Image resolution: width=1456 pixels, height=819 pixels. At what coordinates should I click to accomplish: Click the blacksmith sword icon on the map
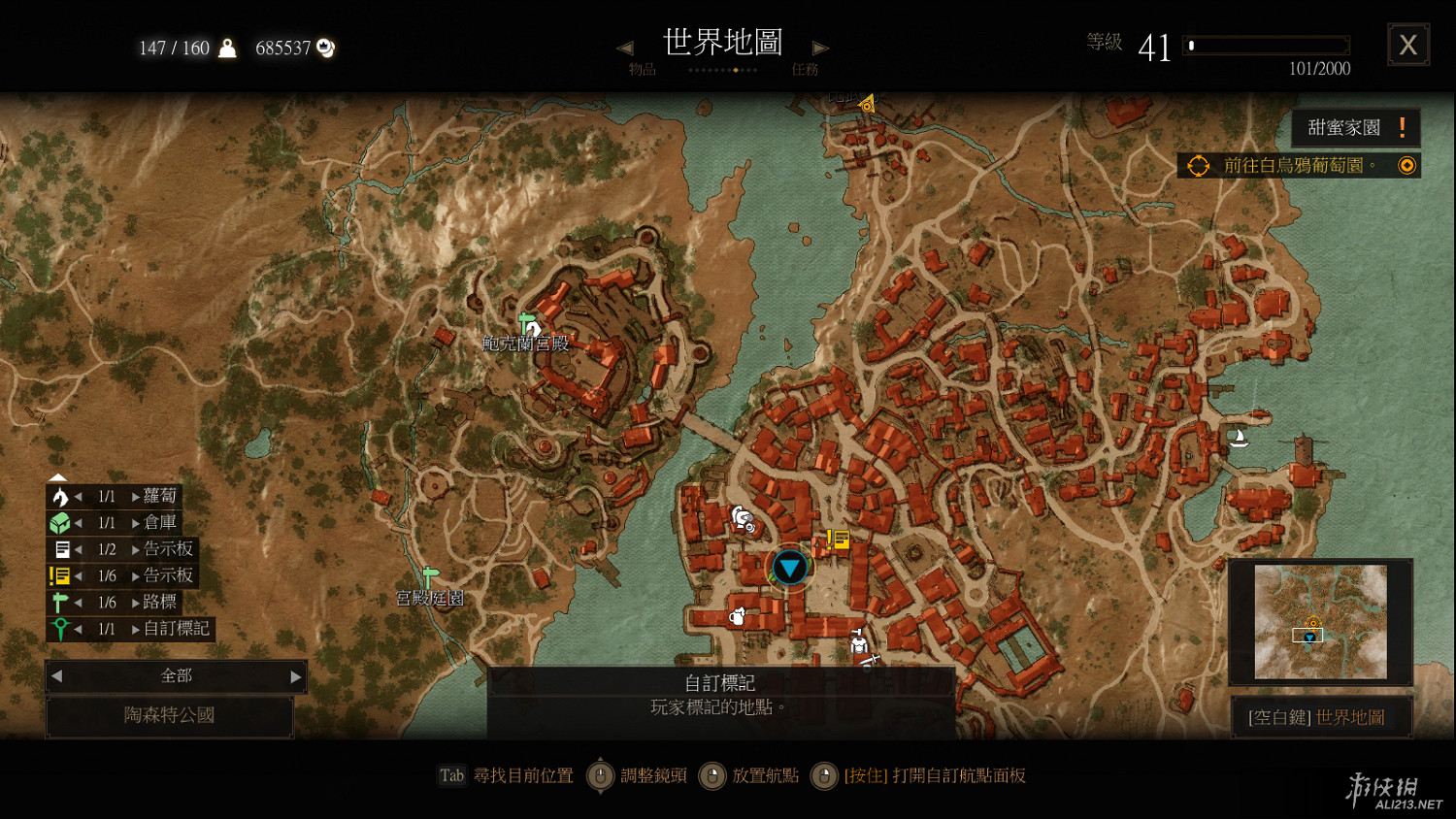871,661
